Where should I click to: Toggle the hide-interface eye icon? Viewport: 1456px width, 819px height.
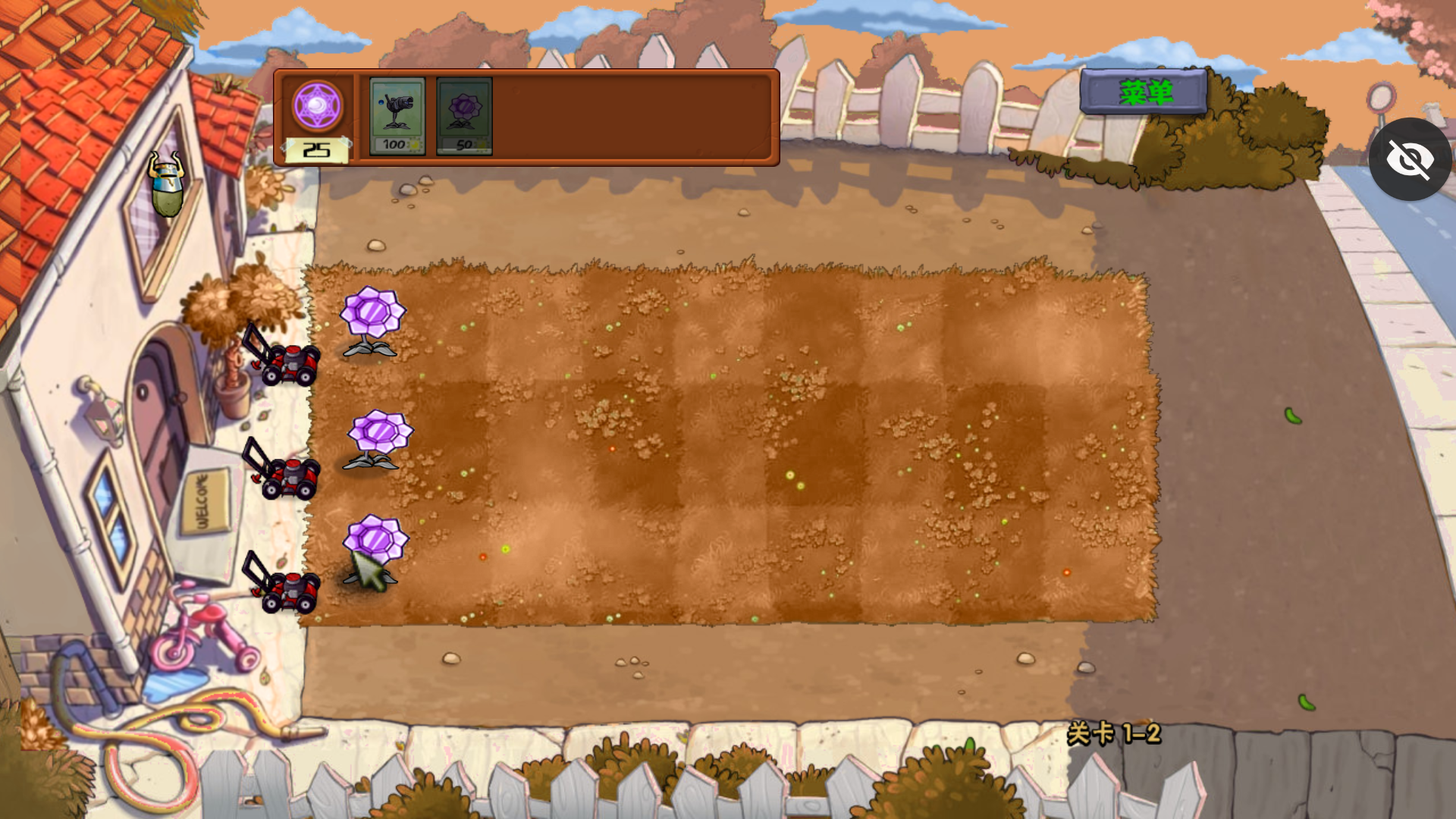tap(1410, 158)
